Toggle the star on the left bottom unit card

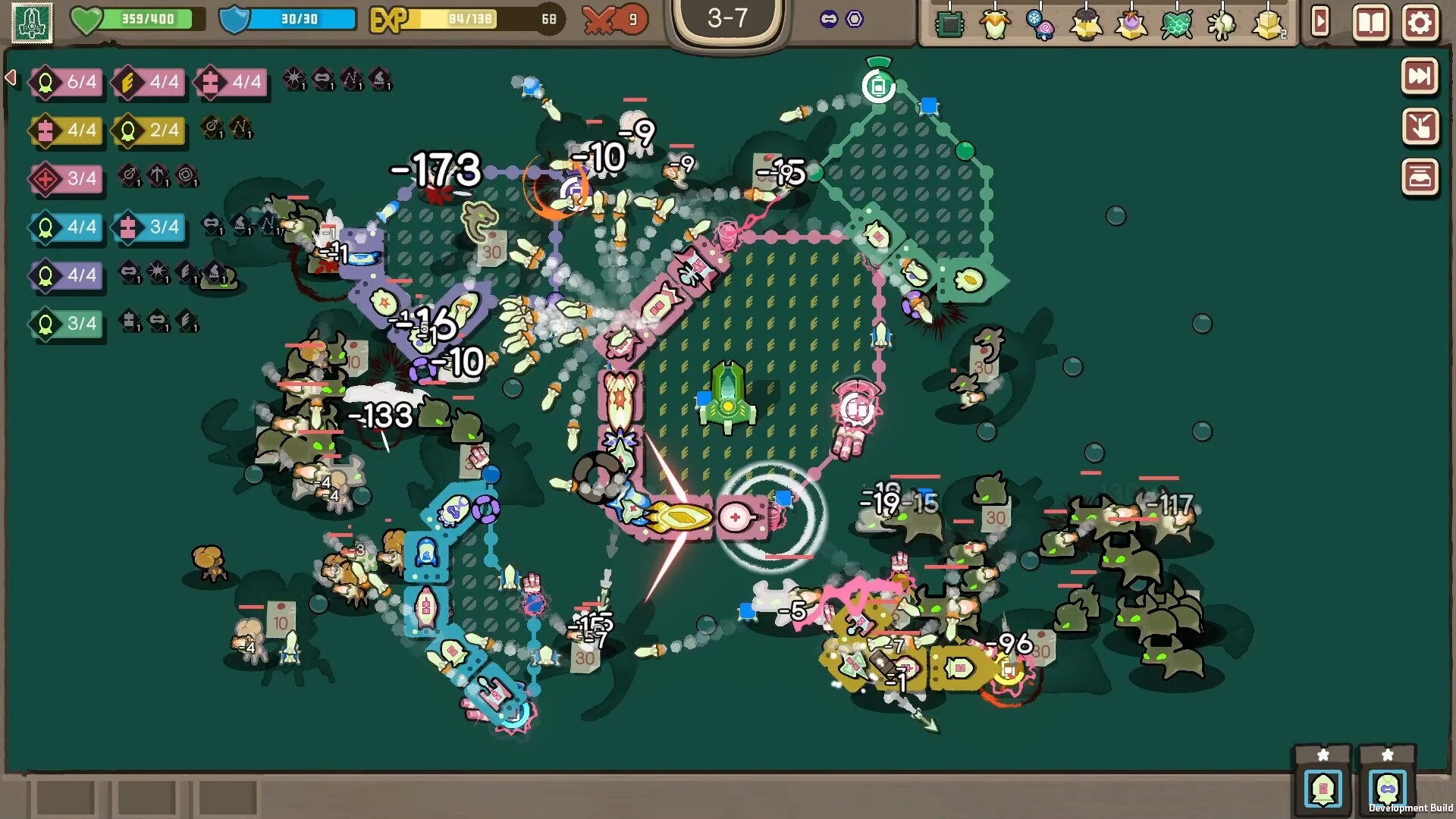coord(1323,755)
